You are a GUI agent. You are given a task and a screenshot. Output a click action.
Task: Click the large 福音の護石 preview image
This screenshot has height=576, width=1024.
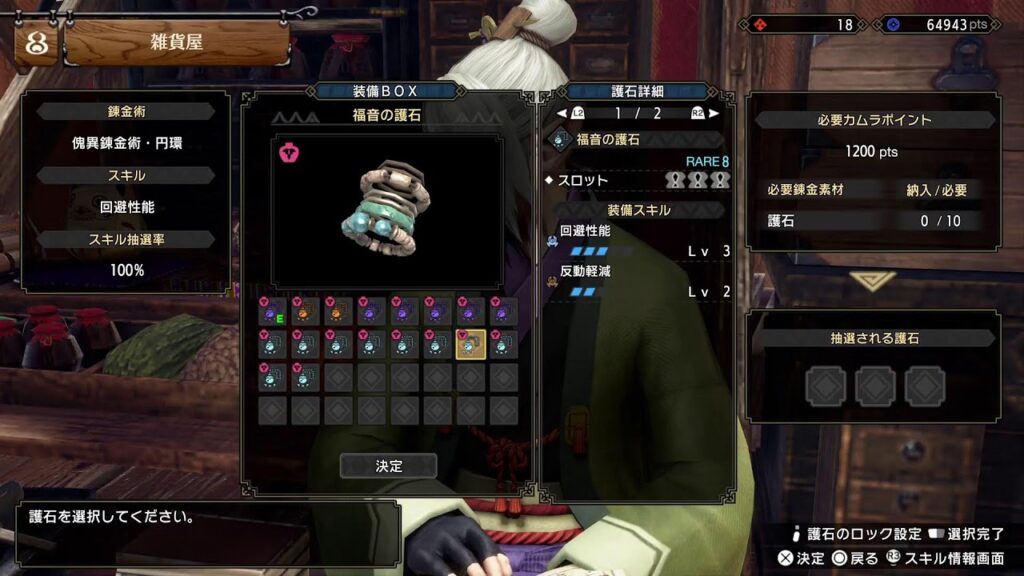point(388,211)
